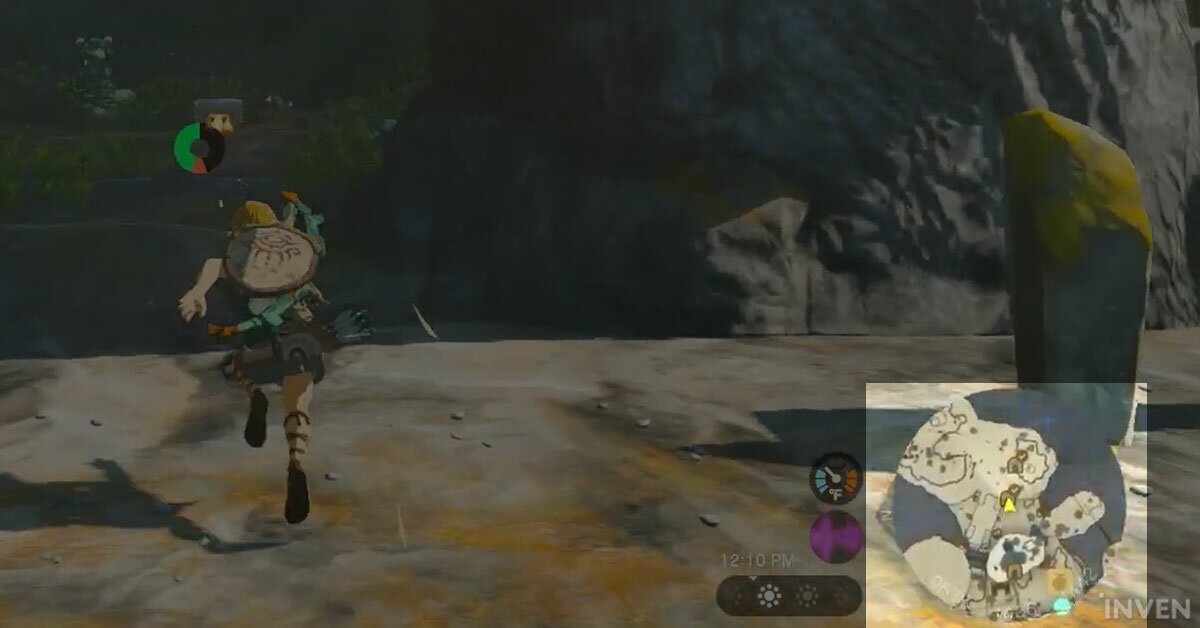
Task: Click the glowing teal marker on the minimap
Action: coord(1062,605)
